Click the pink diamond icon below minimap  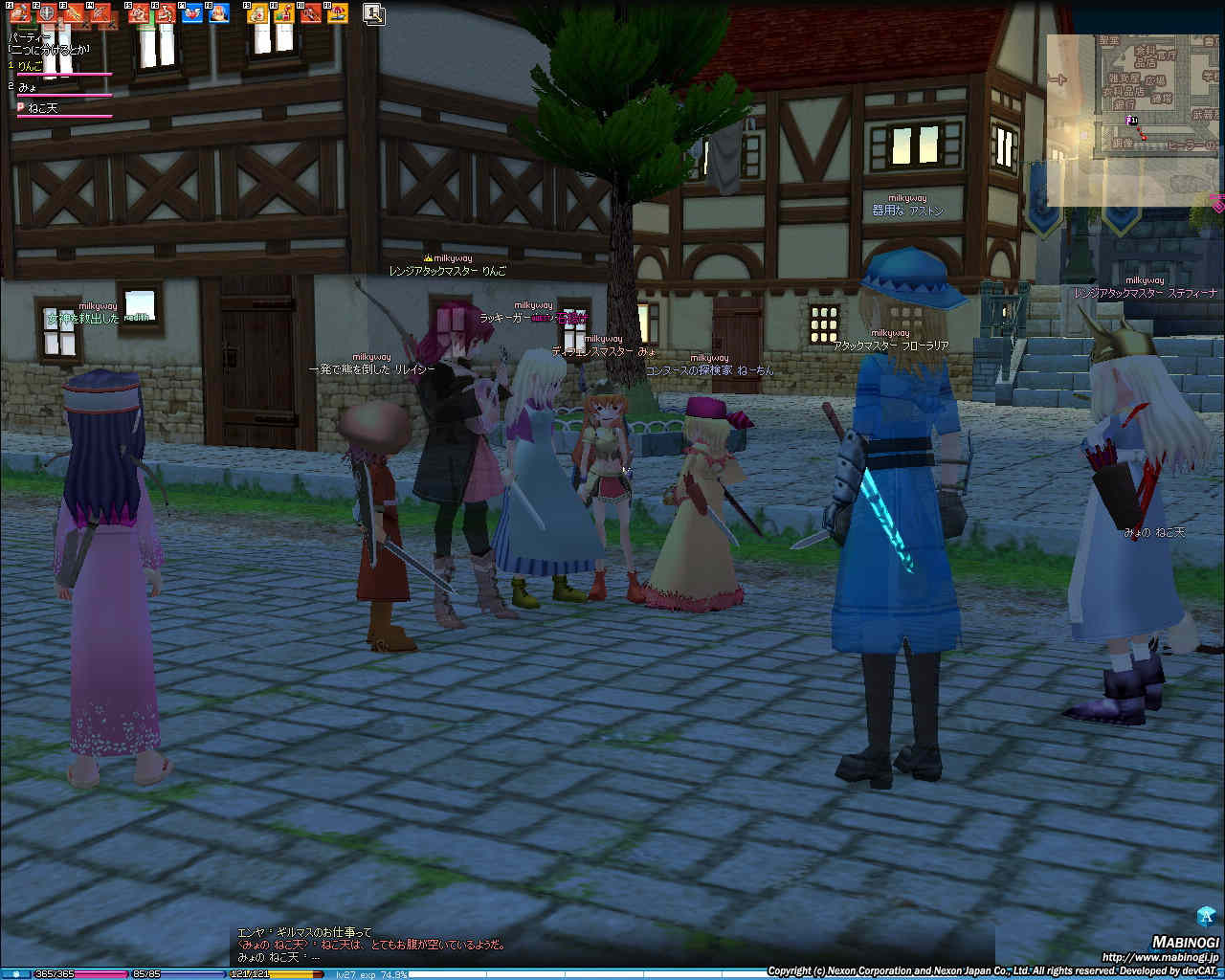(1217, 205)
